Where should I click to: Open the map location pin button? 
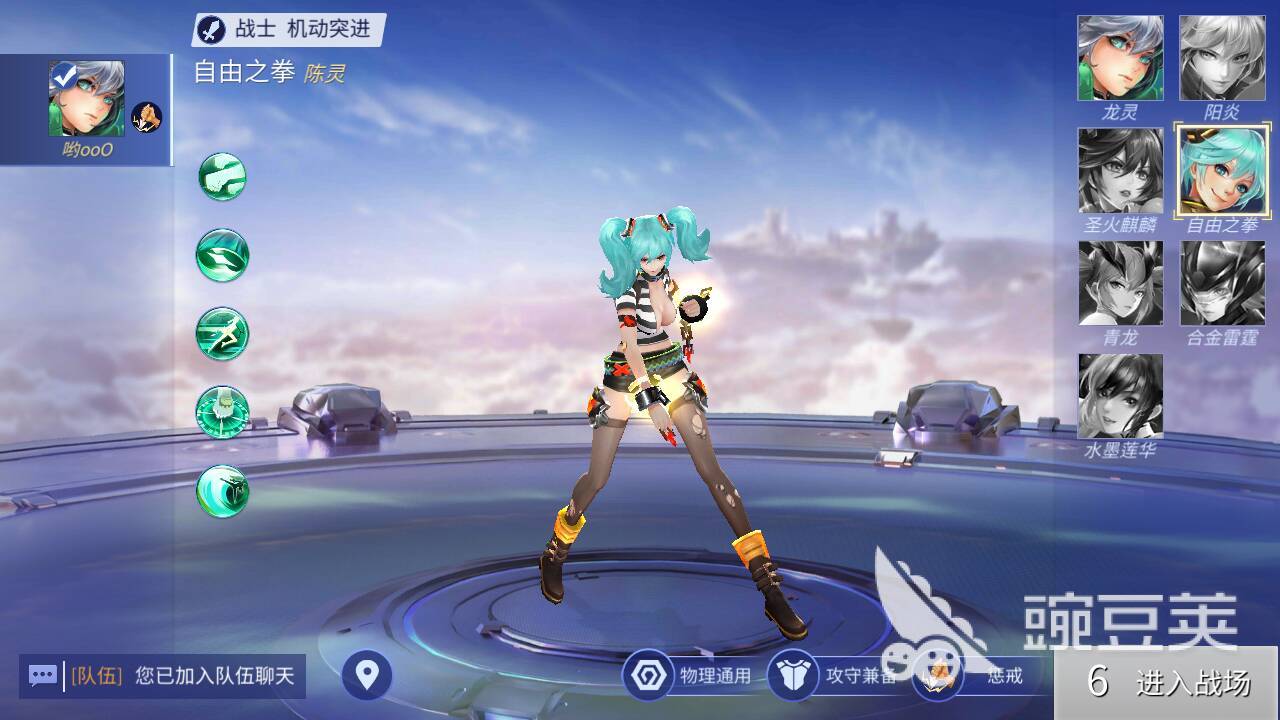(367, 676)
